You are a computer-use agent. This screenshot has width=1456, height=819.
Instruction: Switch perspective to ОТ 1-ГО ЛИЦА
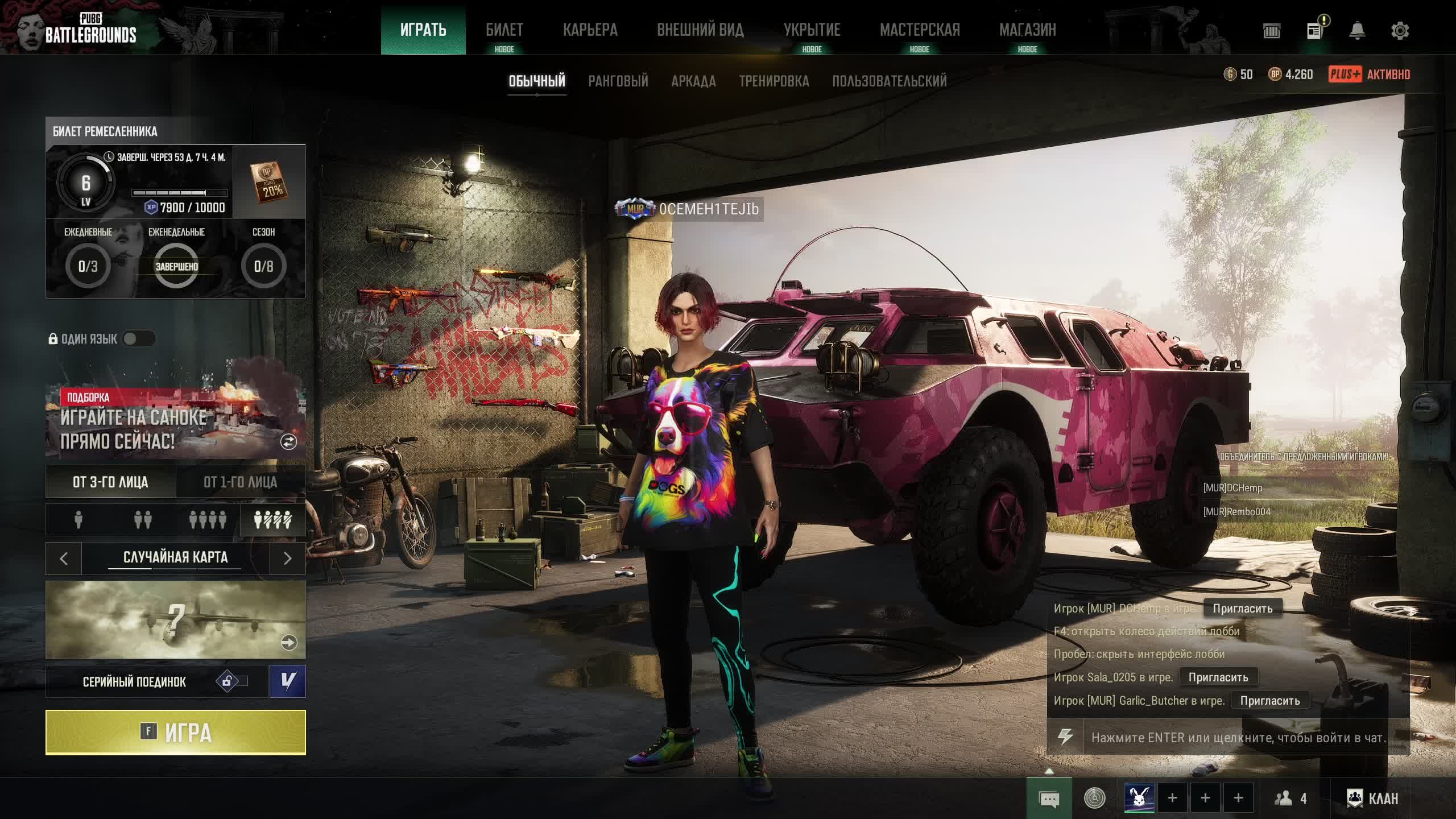click(240, 482)
